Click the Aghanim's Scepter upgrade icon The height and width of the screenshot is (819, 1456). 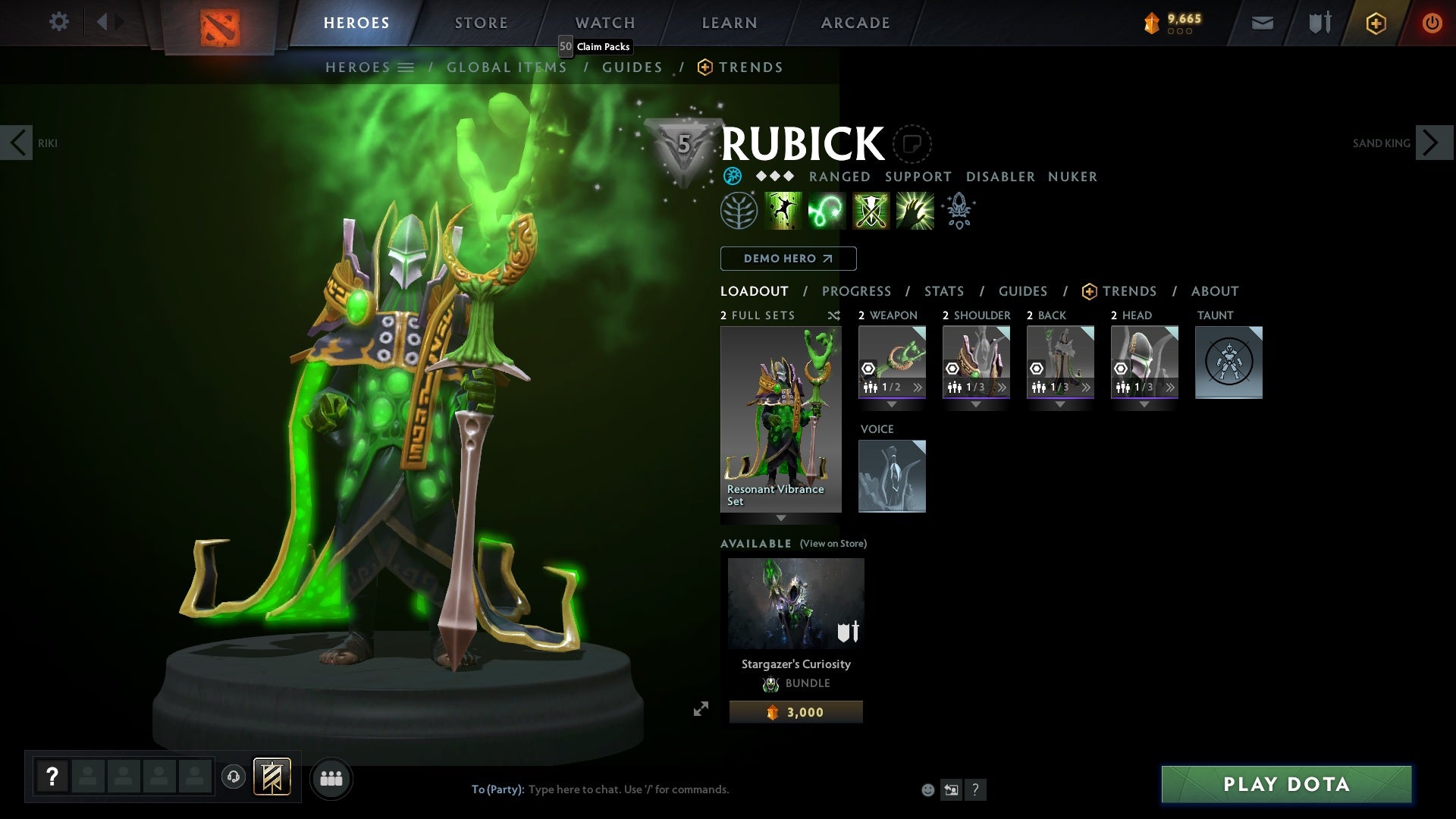coord(958,211)
